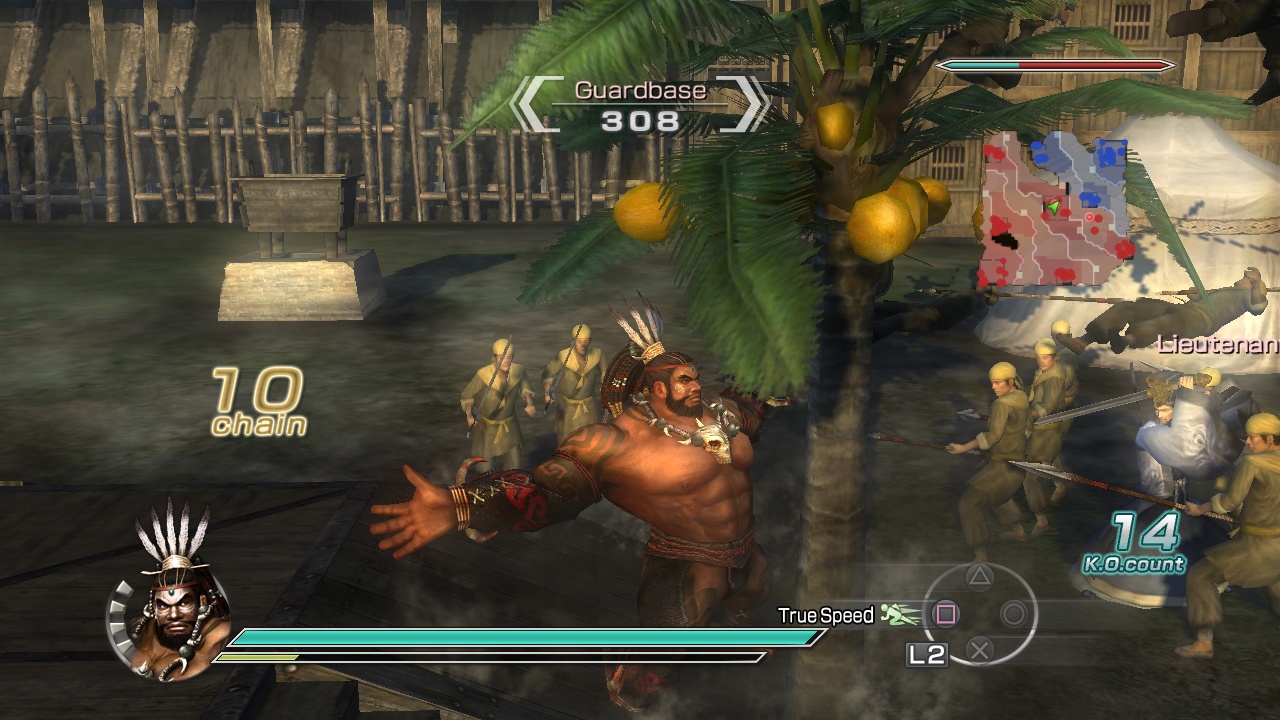This screenshot has height=720, width=1280.
Task: Click the L2 button prompt
Action: pos(928,655)
